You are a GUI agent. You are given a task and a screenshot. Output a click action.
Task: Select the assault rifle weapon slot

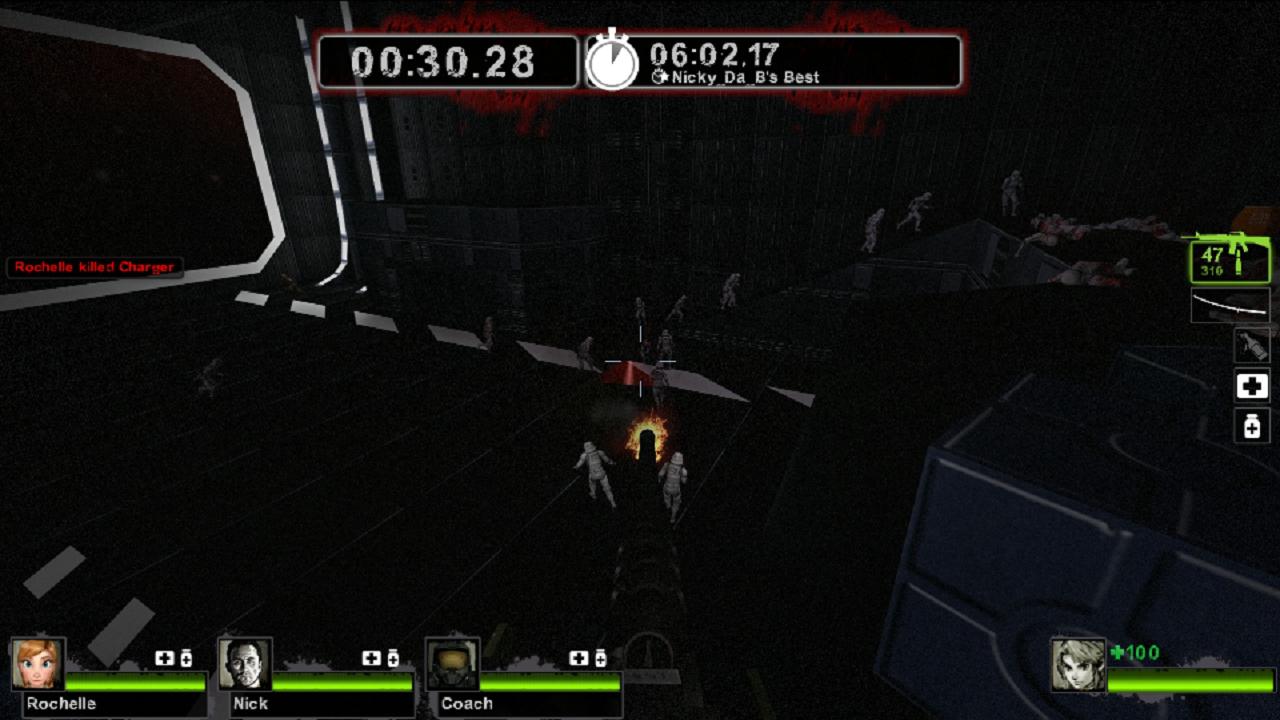[x=1230, y=260]
